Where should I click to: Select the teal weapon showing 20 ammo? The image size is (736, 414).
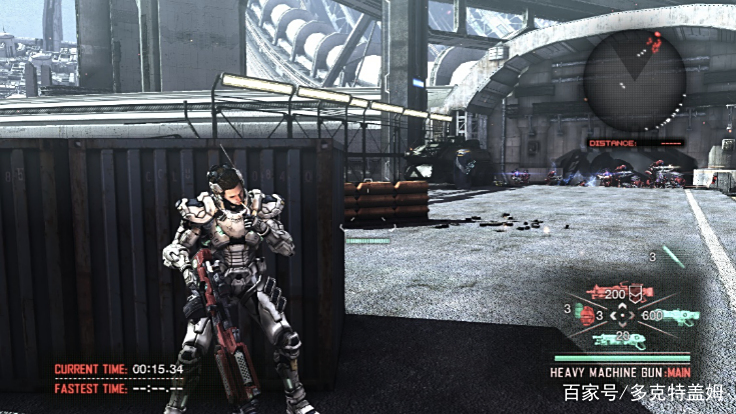coord(618,339)
